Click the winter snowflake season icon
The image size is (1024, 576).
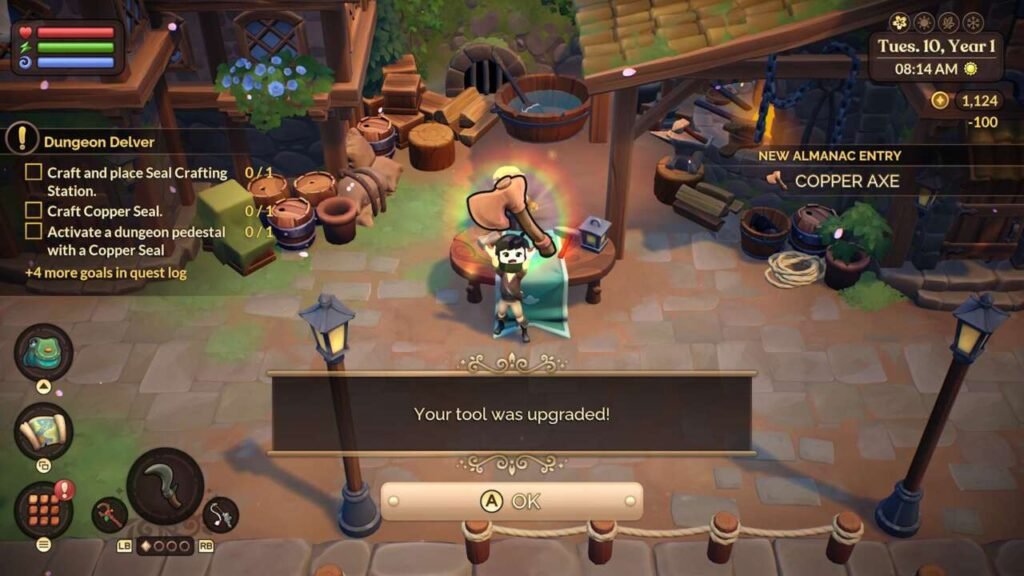click(973, 22)
